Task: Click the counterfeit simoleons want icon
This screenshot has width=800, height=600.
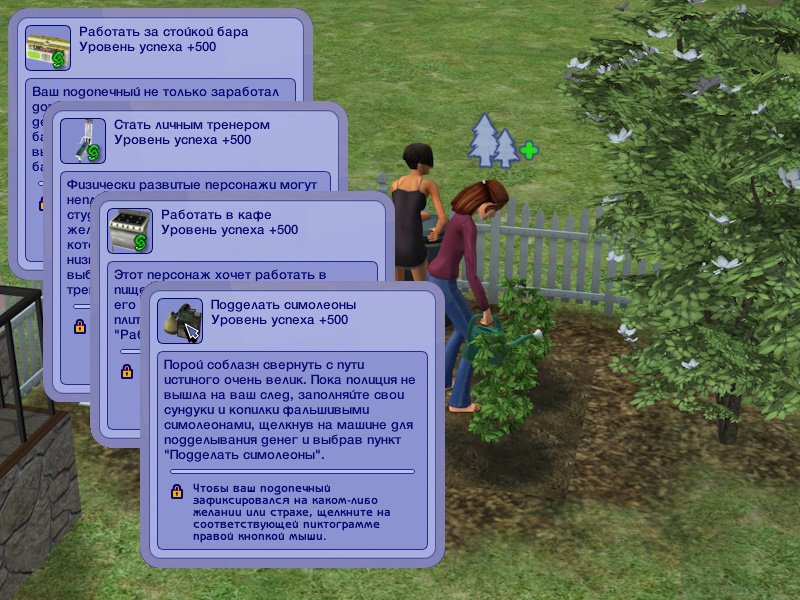Action: pyautogui.click(x=179, y=321)
